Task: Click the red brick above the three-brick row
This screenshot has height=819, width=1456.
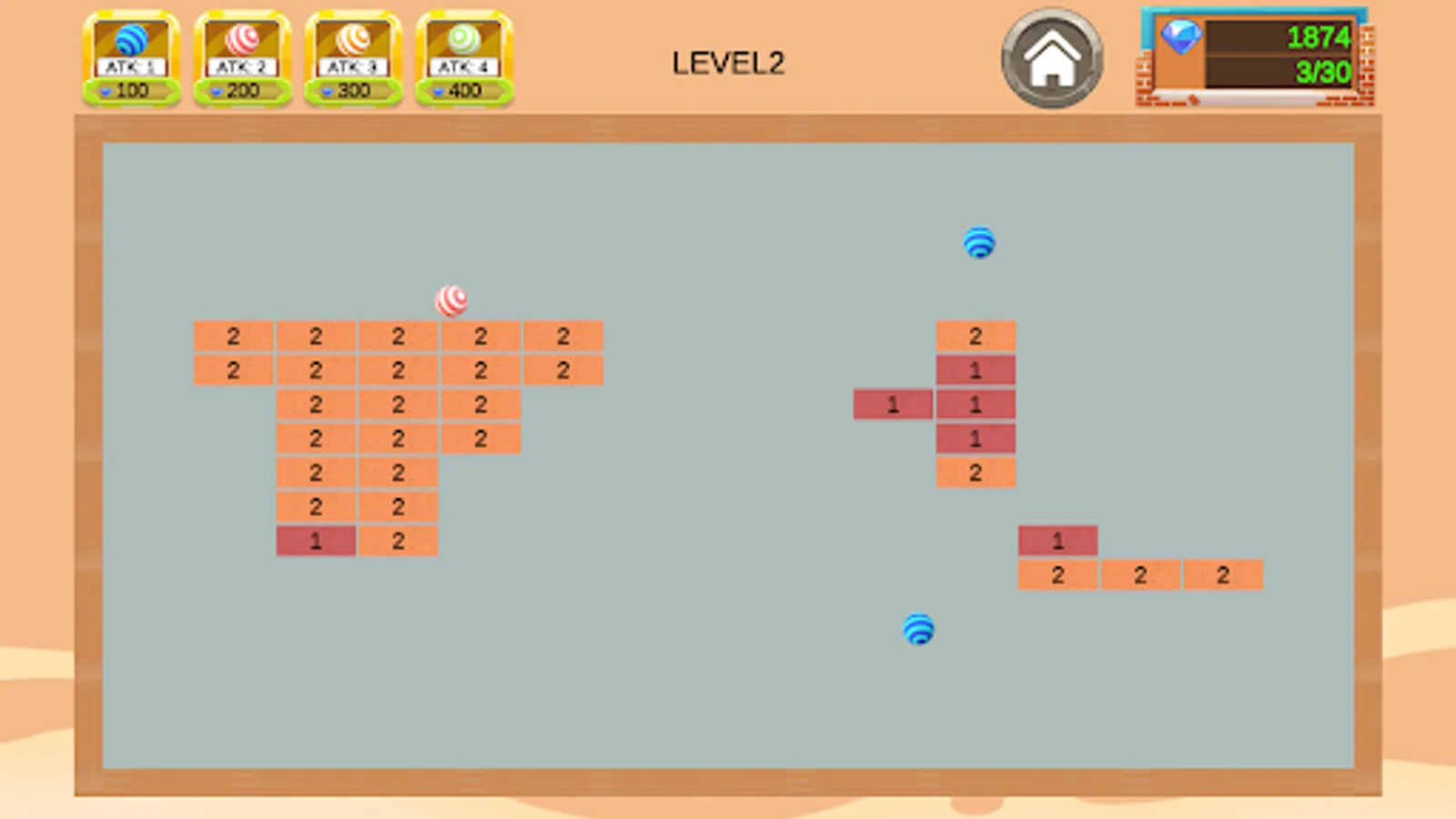Action: coord(1057,541)
